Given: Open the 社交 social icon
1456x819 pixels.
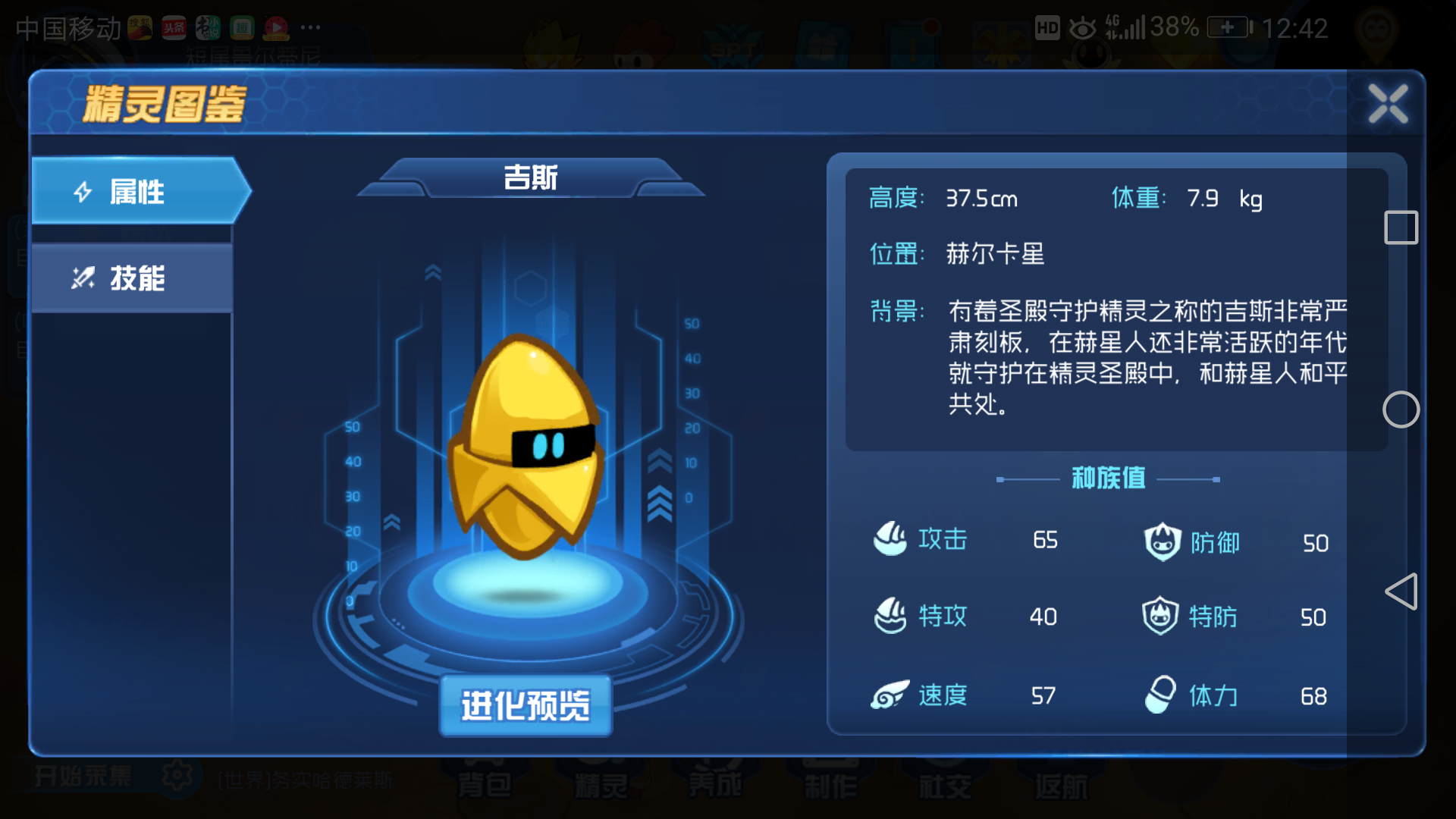Looking at the screenshot, I should coord(944,781).
